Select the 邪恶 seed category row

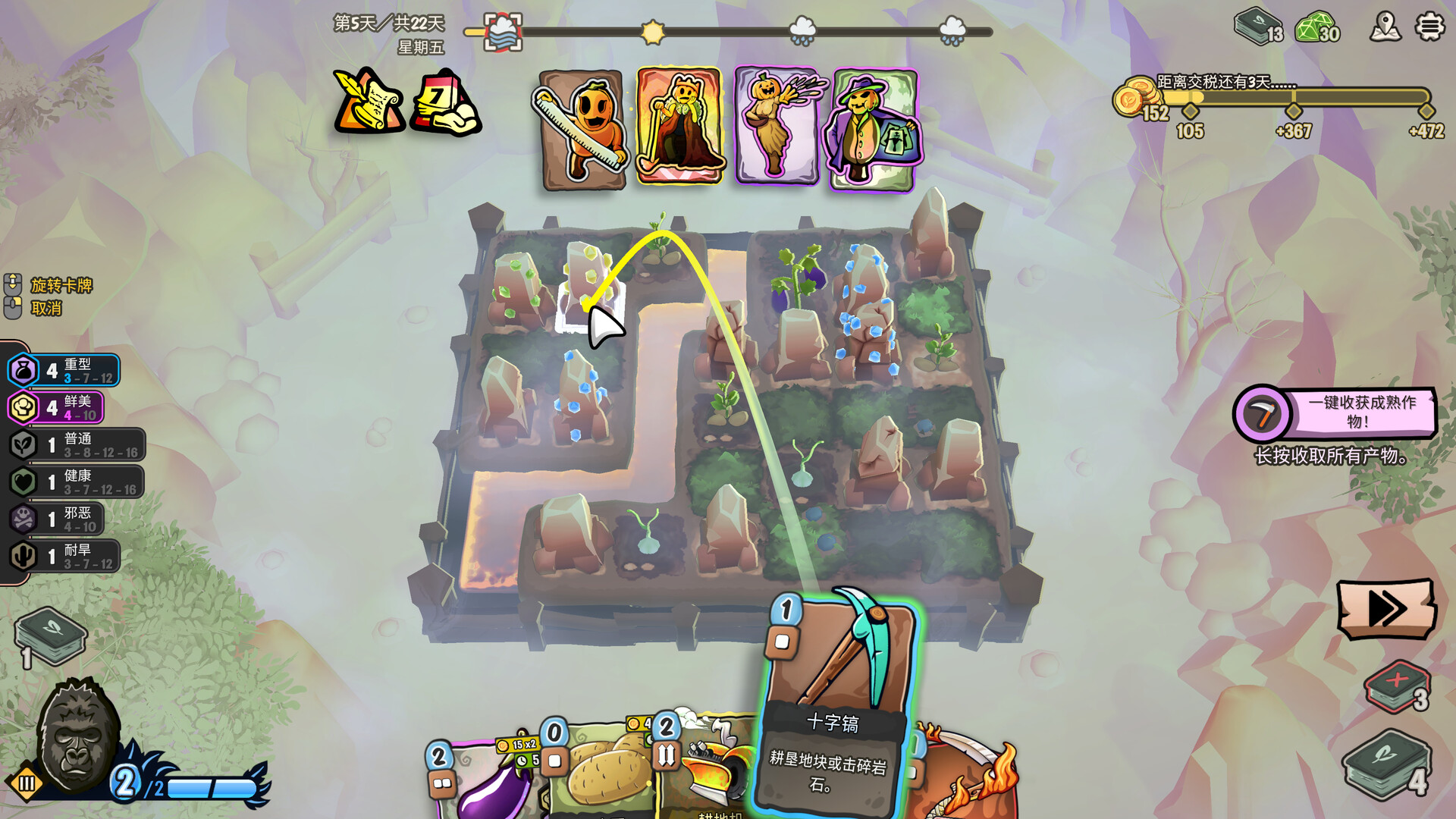[x=57, y=519]
